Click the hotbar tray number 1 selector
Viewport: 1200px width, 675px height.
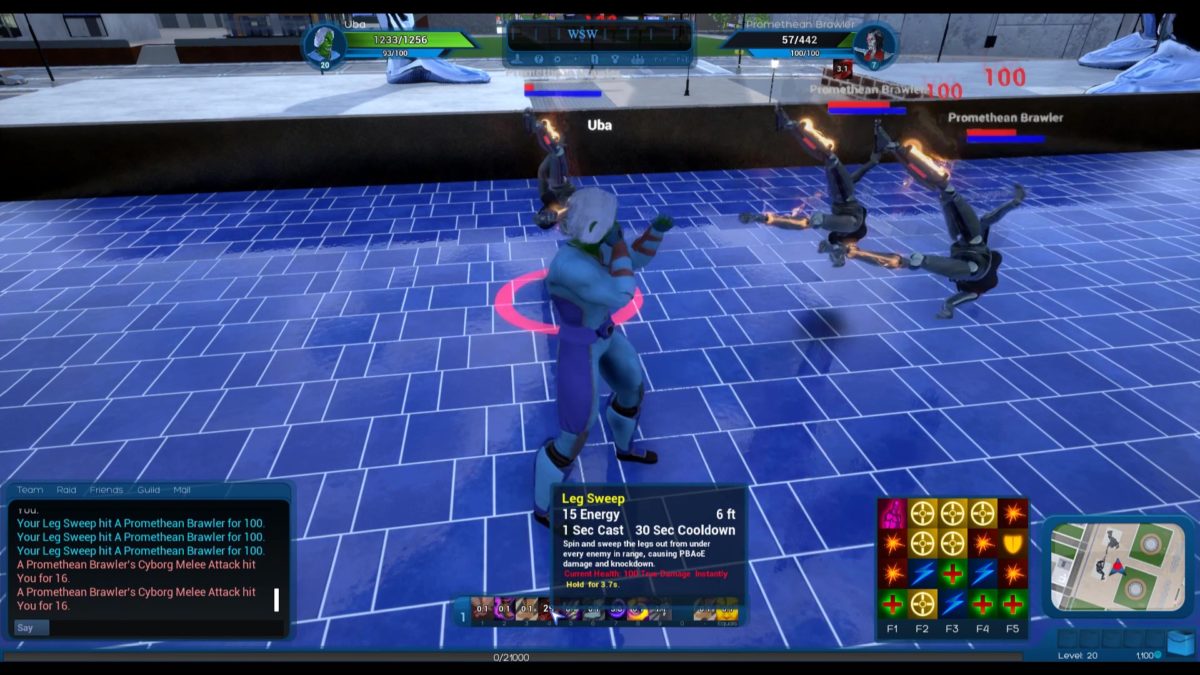point(461,616)
